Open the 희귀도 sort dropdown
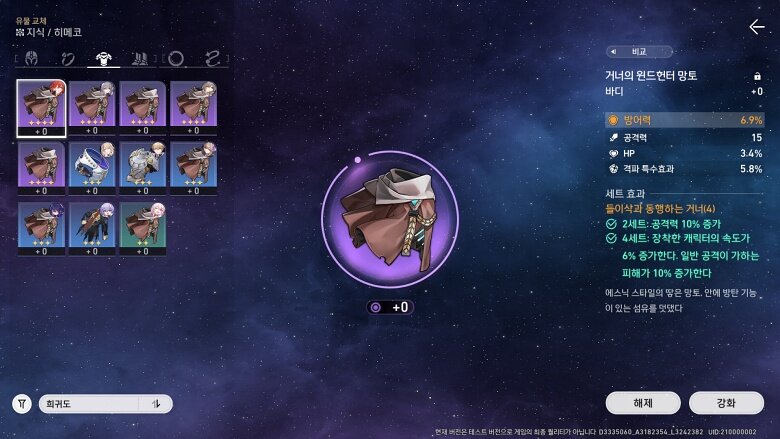This screenshot has height=439, width=780. [90, 404]
